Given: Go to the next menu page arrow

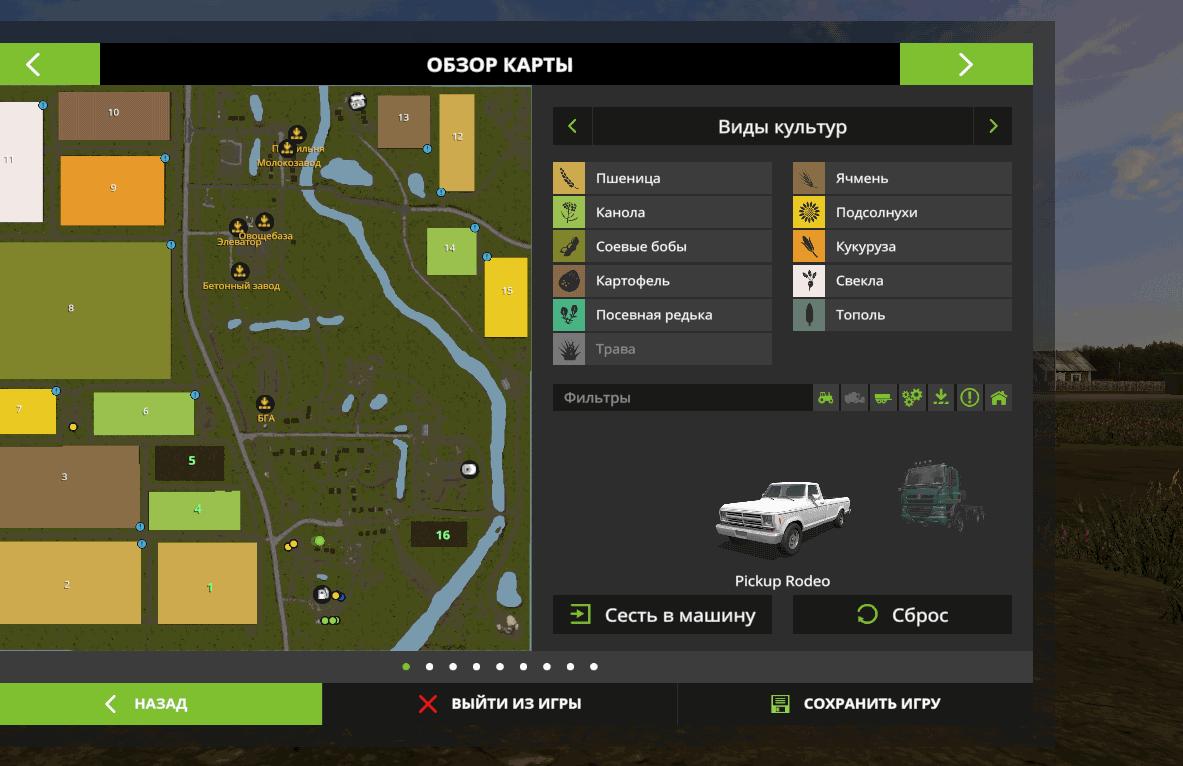Looking at the screenshot, I should [x=965, y=65].
